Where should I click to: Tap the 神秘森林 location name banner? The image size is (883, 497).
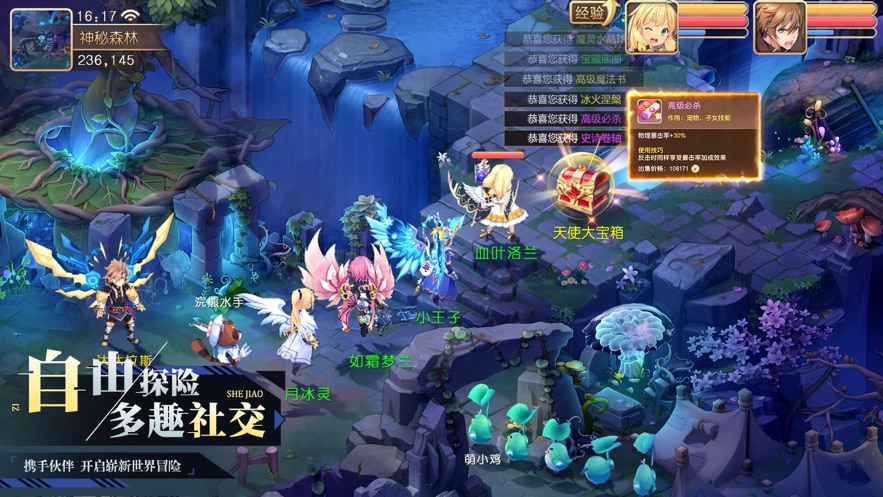pyautogui.click(x=108, y=38)
